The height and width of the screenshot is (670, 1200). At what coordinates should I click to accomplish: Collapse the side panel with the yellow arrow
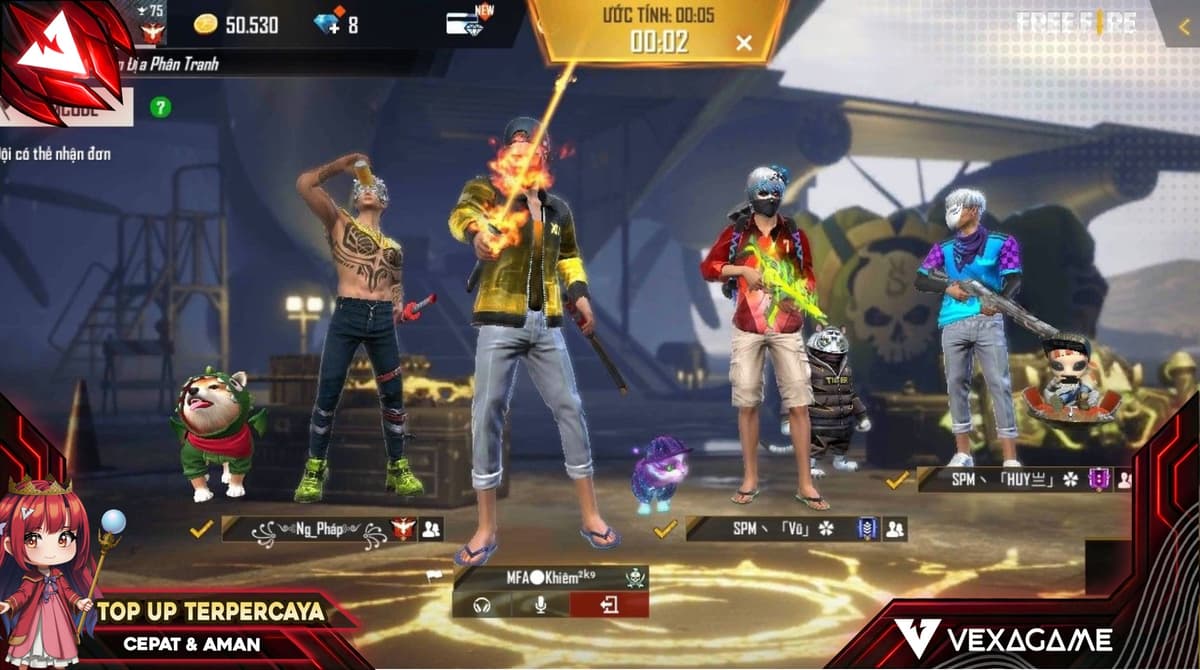(1183, 27)
